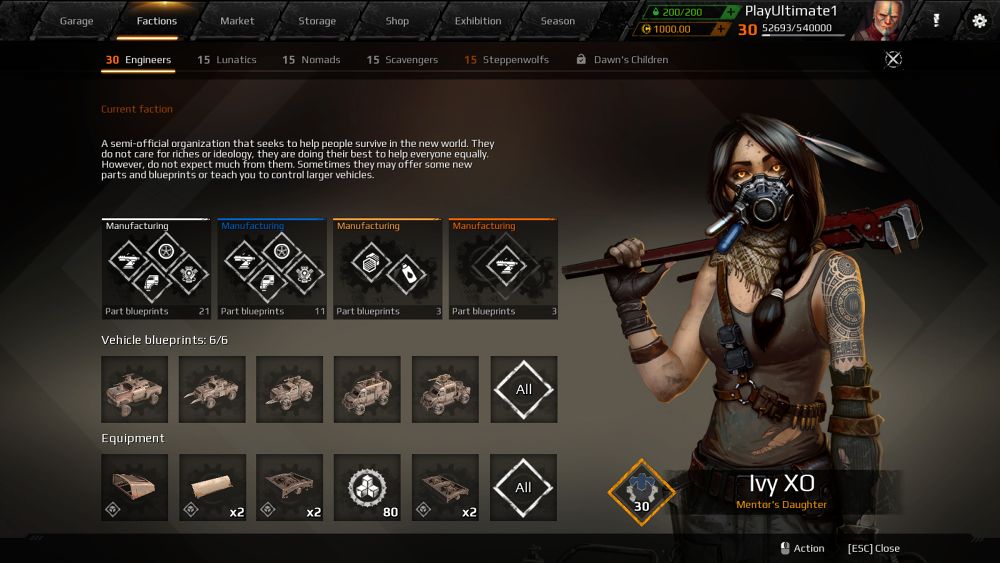Click the exclamation notification icon
This screenshot has height=563, width=1000.
936,21
